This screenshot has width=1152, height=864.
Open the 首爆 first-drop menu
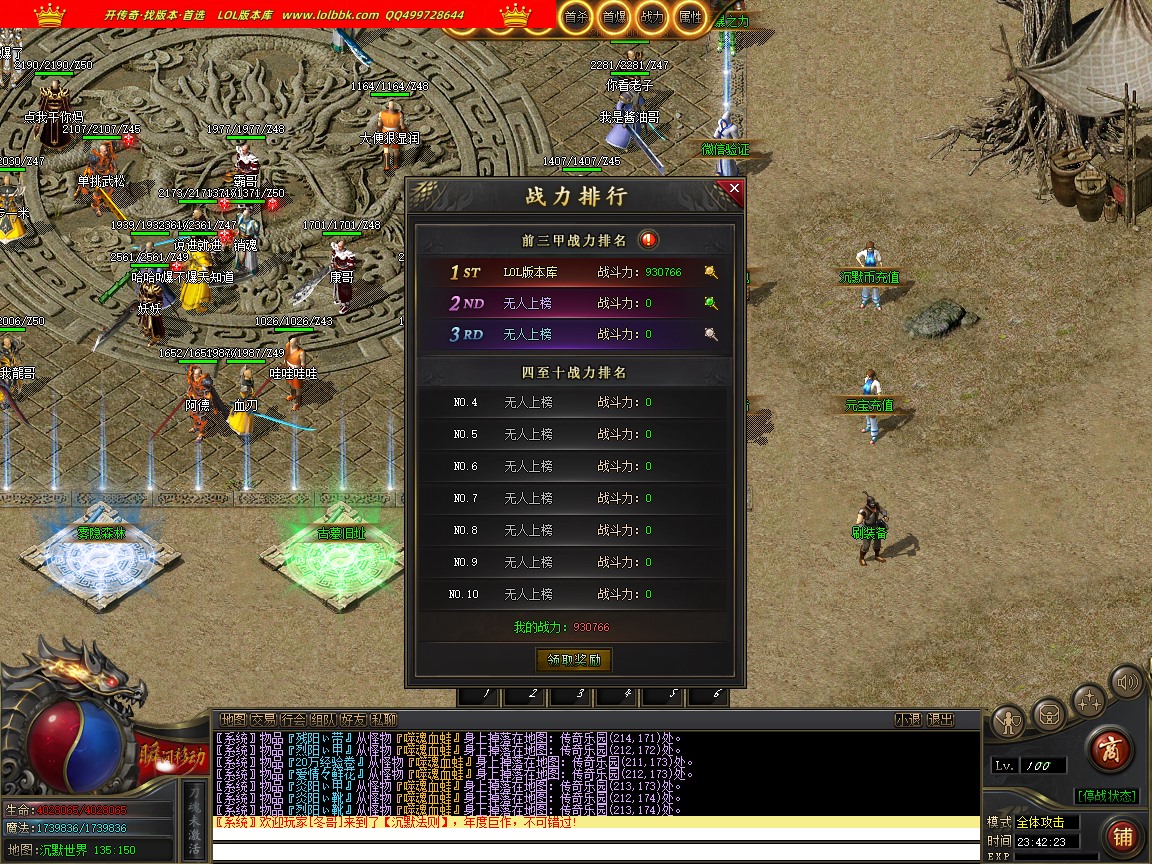point(613,16)
